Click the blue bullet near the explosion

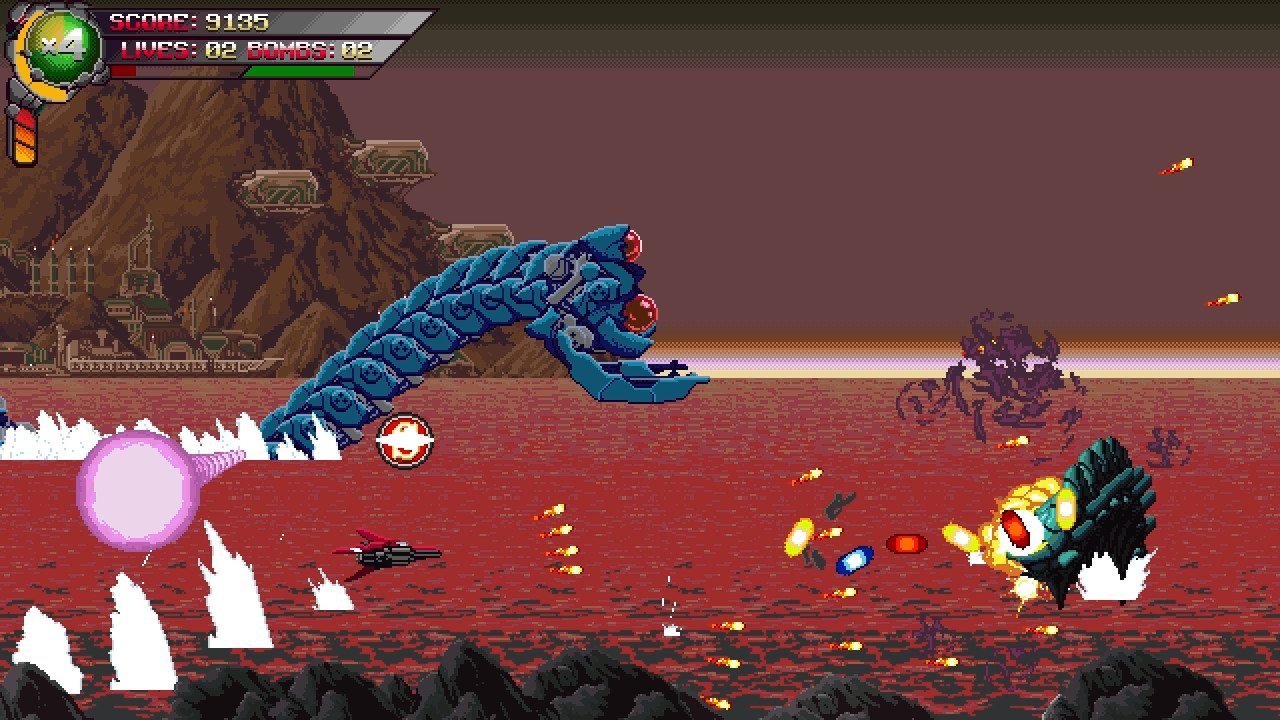pyautogui.click(x=855, y=560)
